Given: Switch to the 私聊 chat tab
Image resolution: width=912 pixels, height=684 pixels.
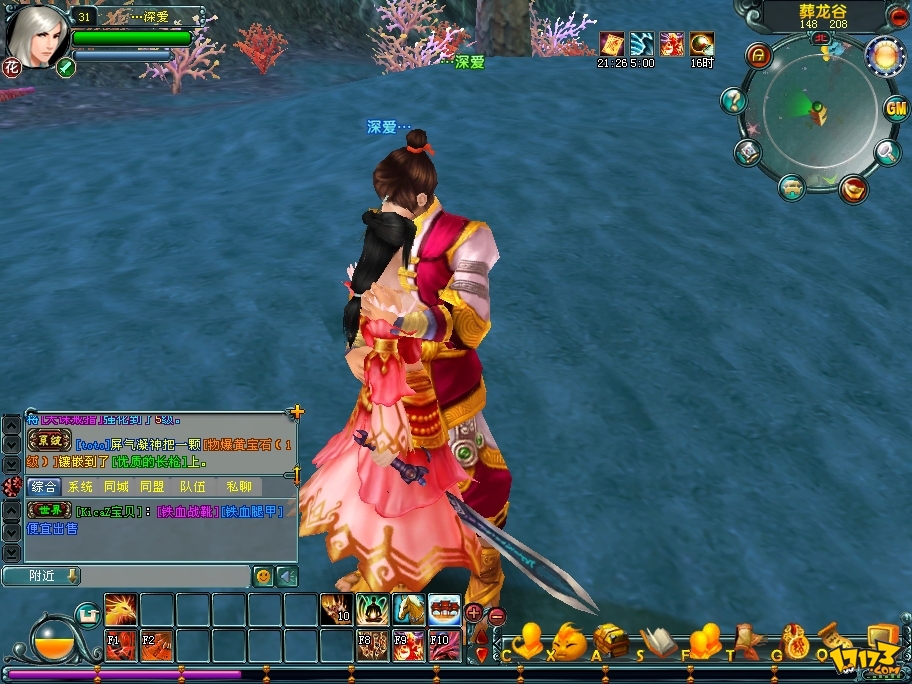Looking at the screenshot, I should (239, 487).
